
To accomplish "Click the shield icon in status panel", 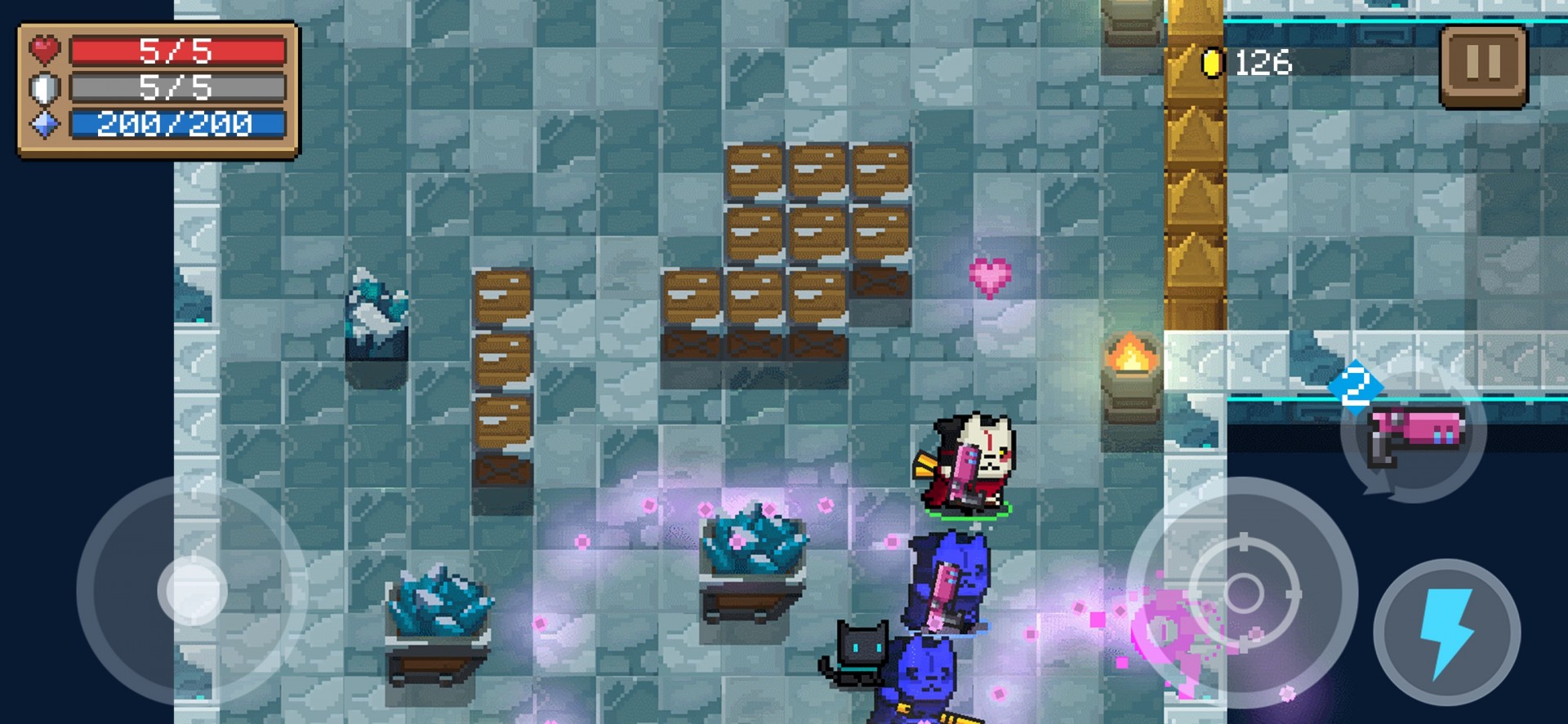I will coord(43,87).
